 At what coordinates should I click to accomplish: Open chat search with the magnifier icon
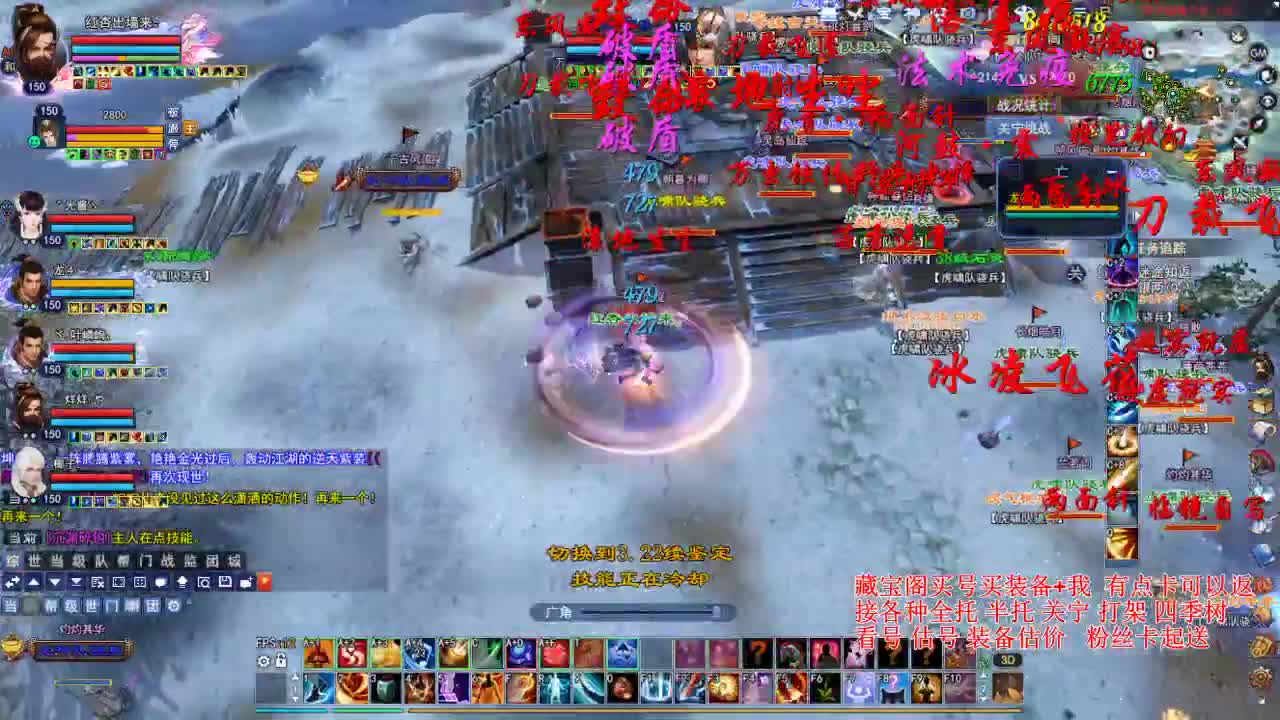[205, 582]
